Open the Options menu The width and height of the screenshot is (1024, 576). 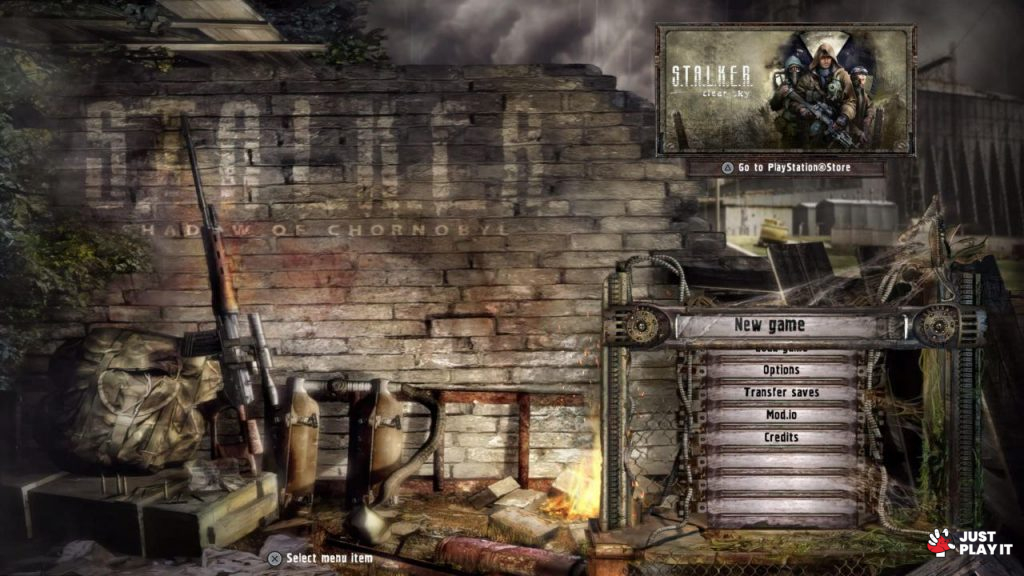(781, 370)
